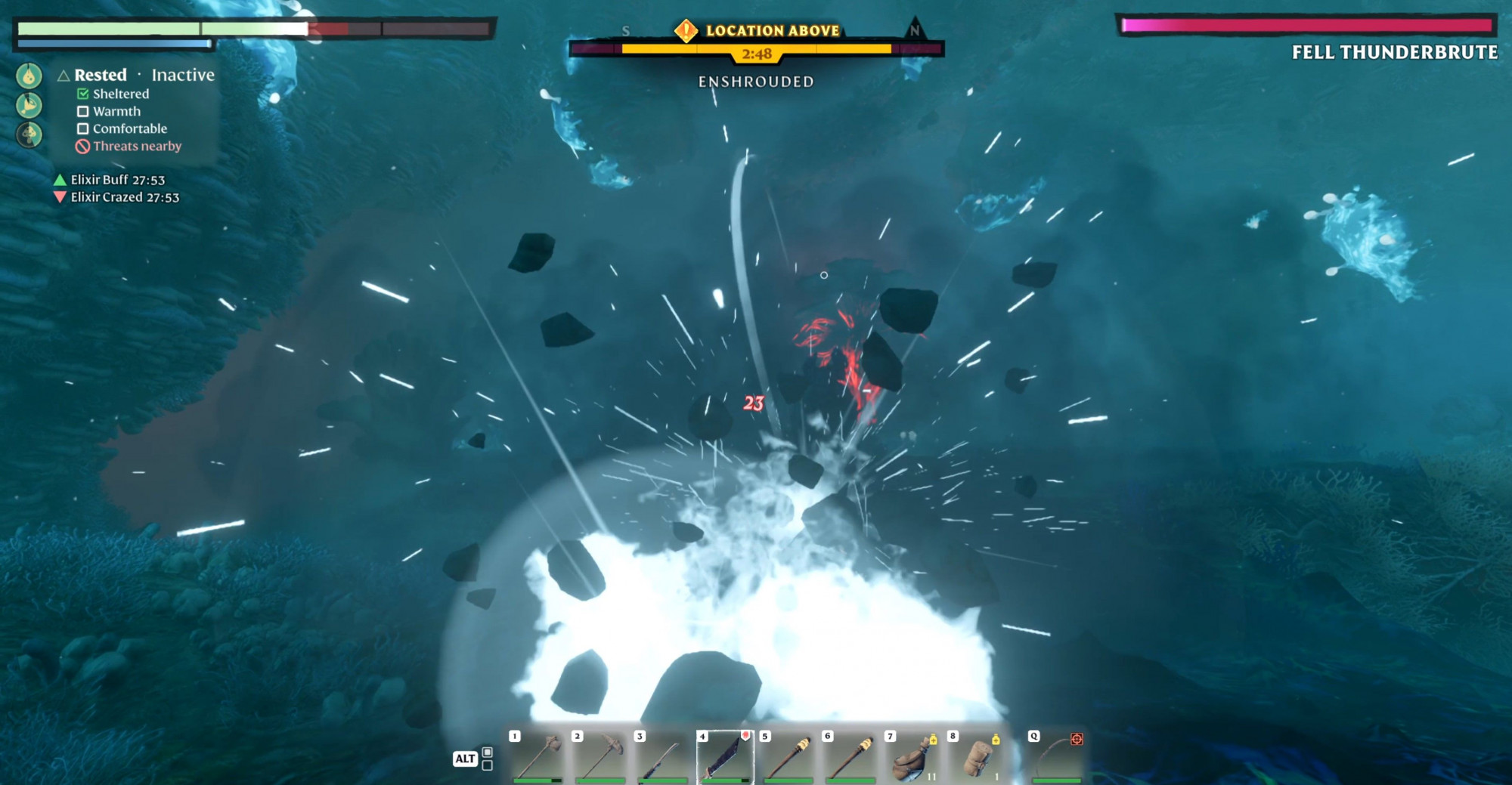Screen dimensions: 1512x785
Task: Pick the wrapped staff in slot 6
Action: pyautogui.click(x=850, y=756)
